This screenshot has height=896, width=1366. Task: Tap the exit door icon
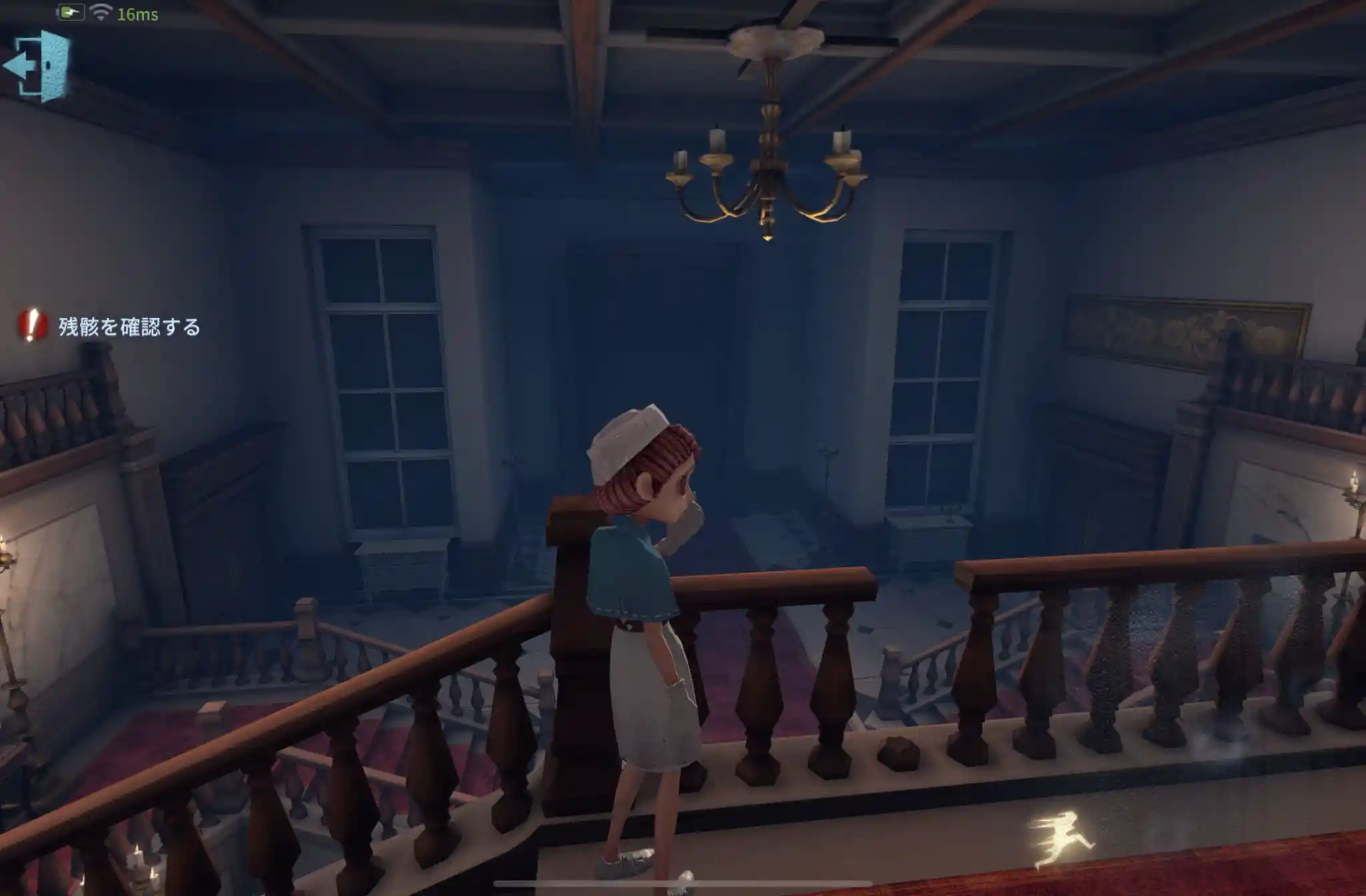(x=39, y=65)
